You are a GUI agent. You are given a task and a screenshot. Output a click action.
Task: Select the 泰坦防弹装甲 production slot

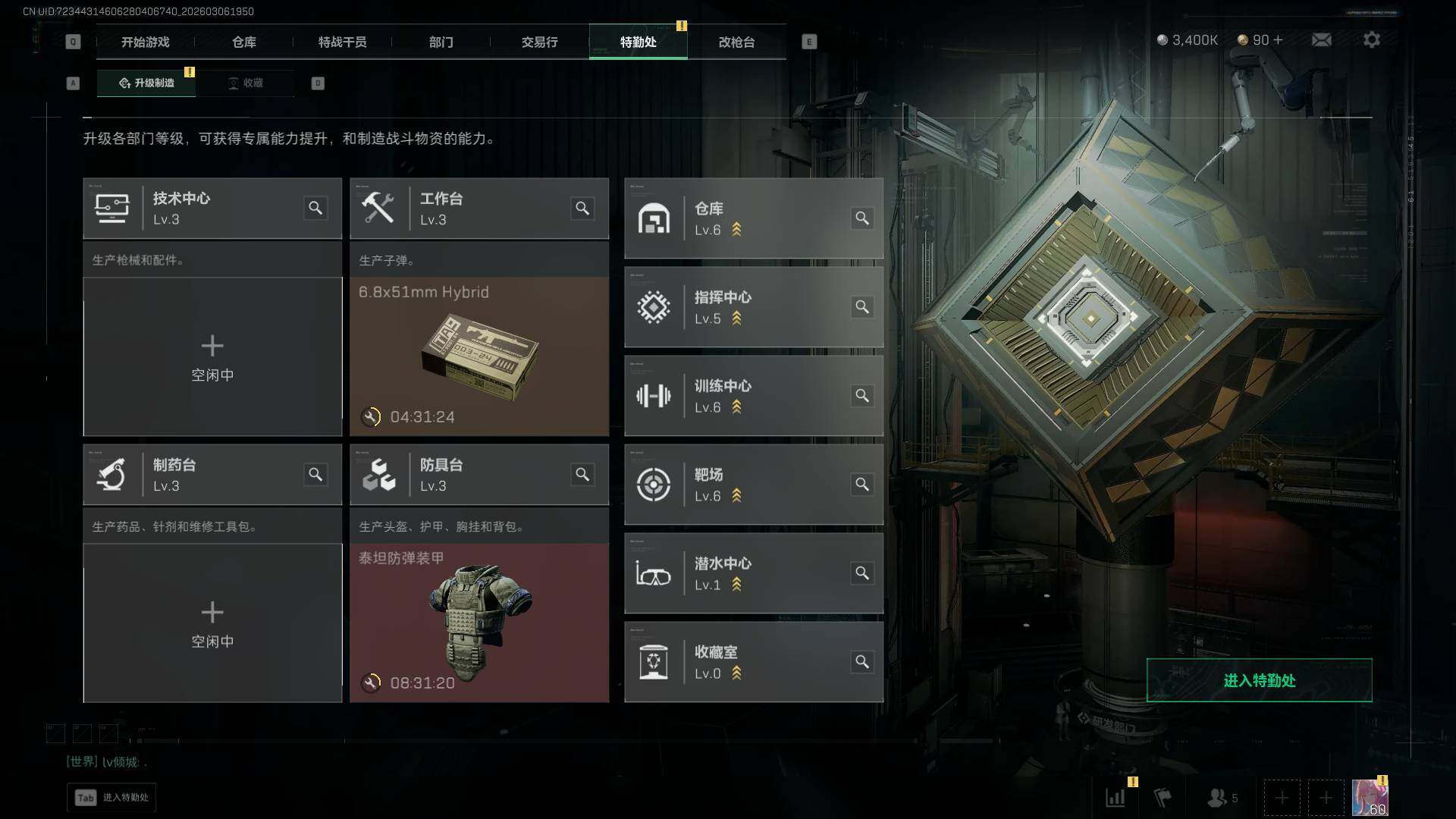click(x=479, y=623)
